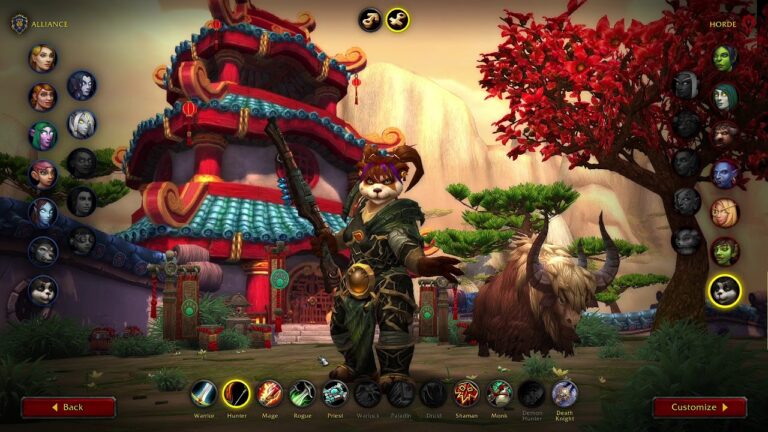Choose the Hunter class
The height and width of the screenshot is (432, 768).
click(x=236, y=393)
